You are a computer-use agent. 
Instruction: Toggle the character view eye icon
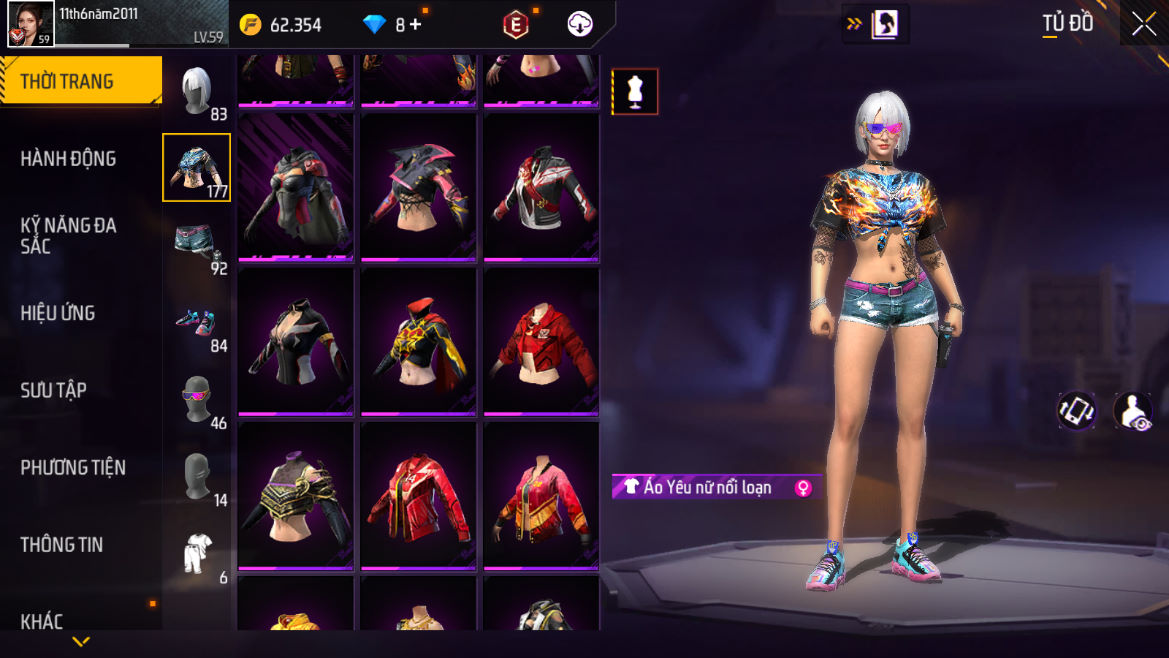pyautogui.click(x=1133, y=411)
